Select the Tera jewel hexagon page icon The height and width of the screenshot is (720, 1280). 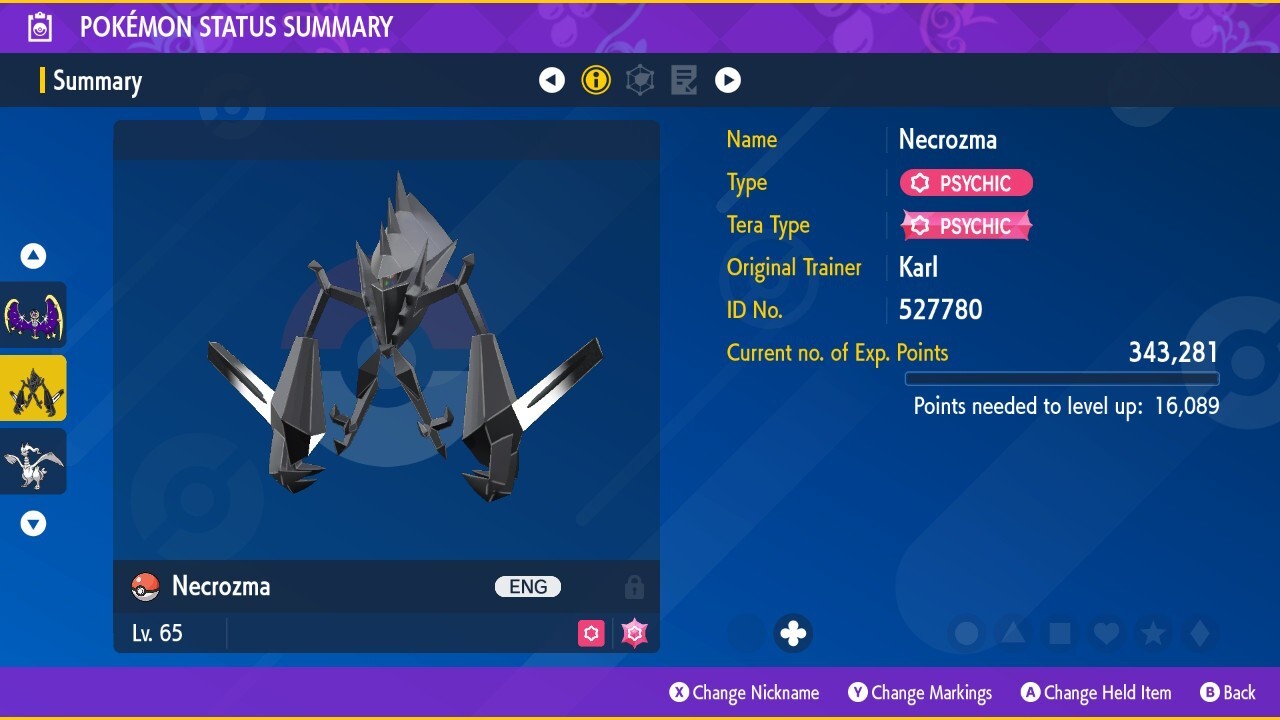click(x=639, y=80)
